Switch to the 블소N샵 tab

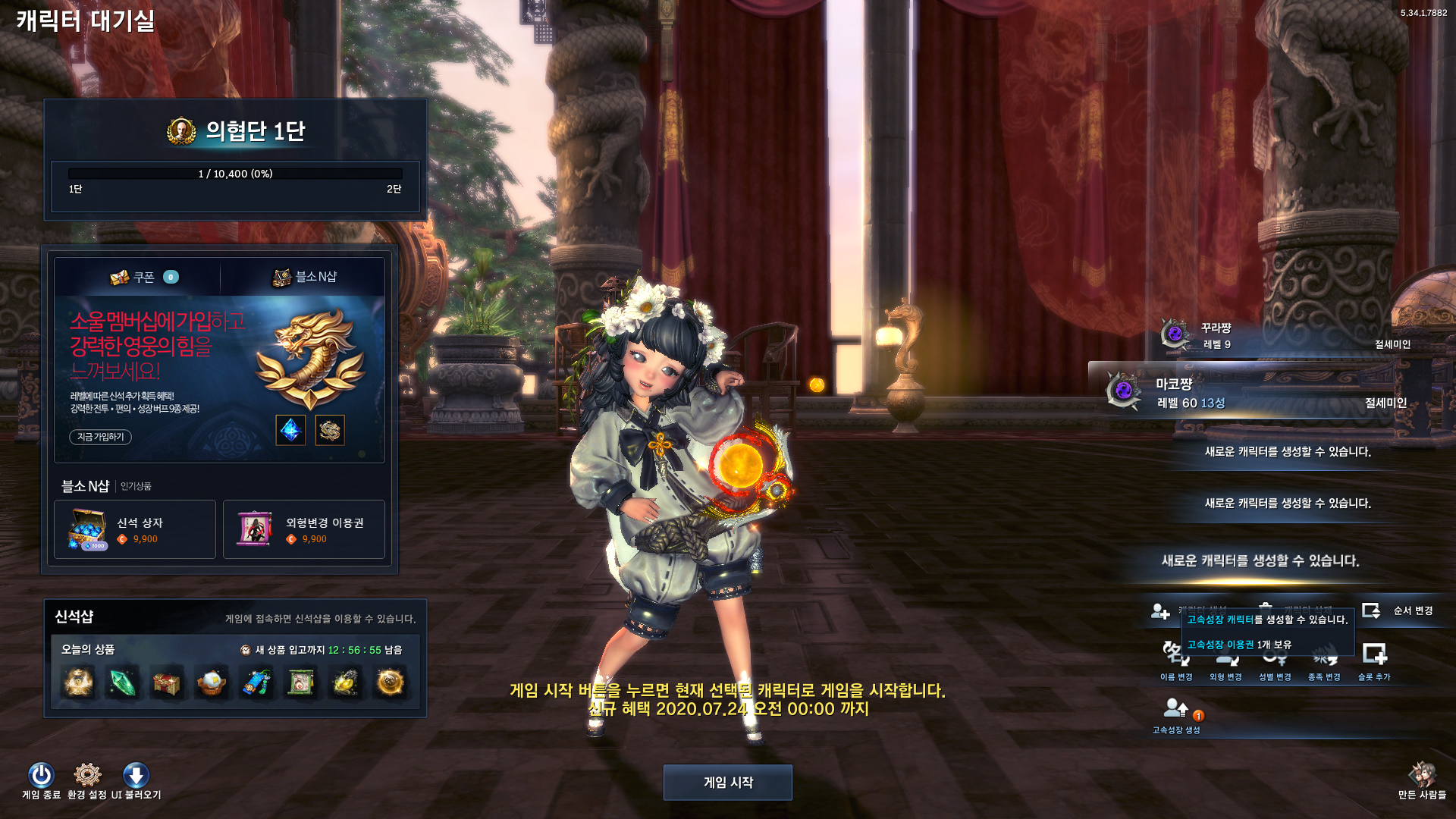tap(304, 278)
